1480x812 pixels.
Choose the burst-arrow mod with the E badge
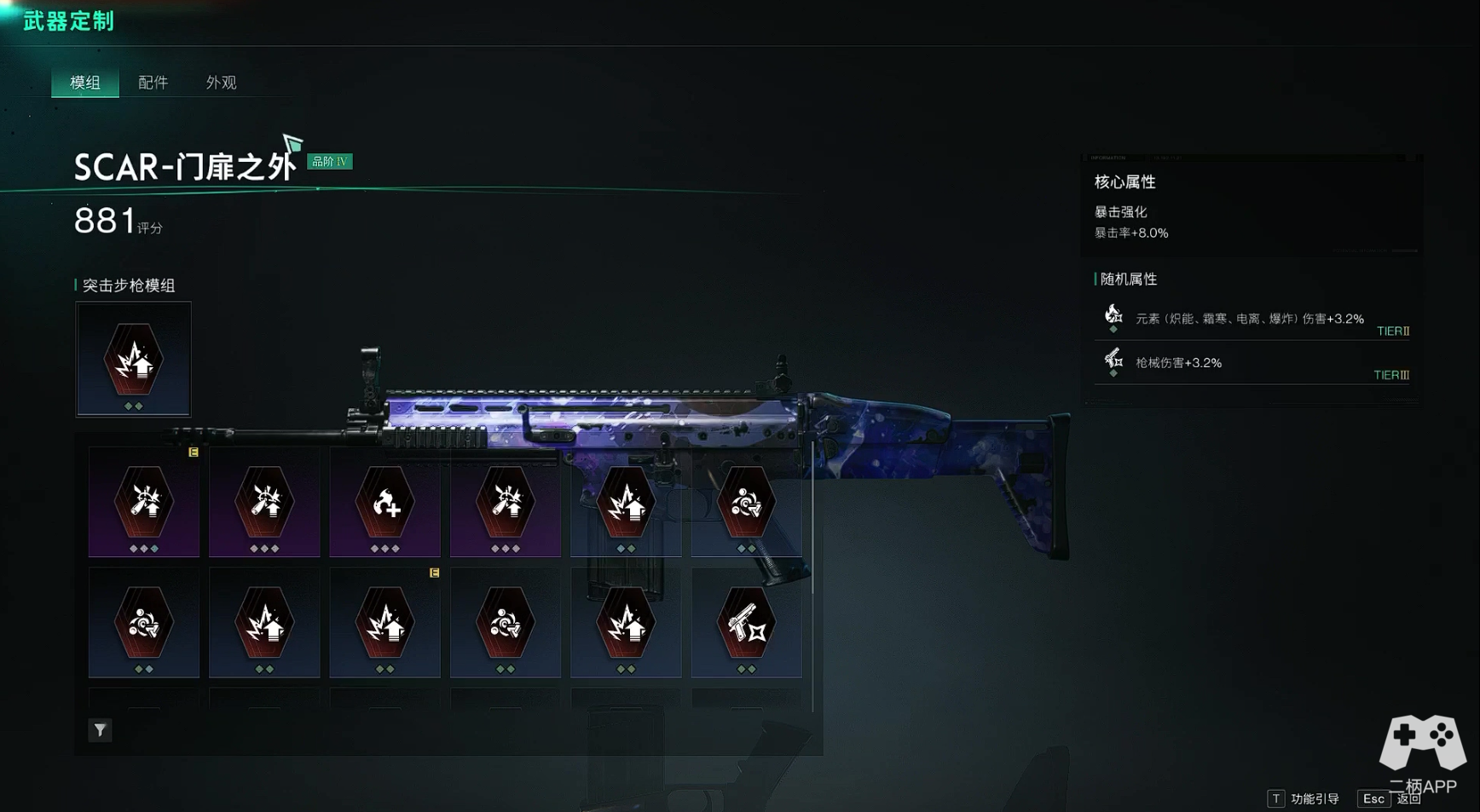pos(385,624)
